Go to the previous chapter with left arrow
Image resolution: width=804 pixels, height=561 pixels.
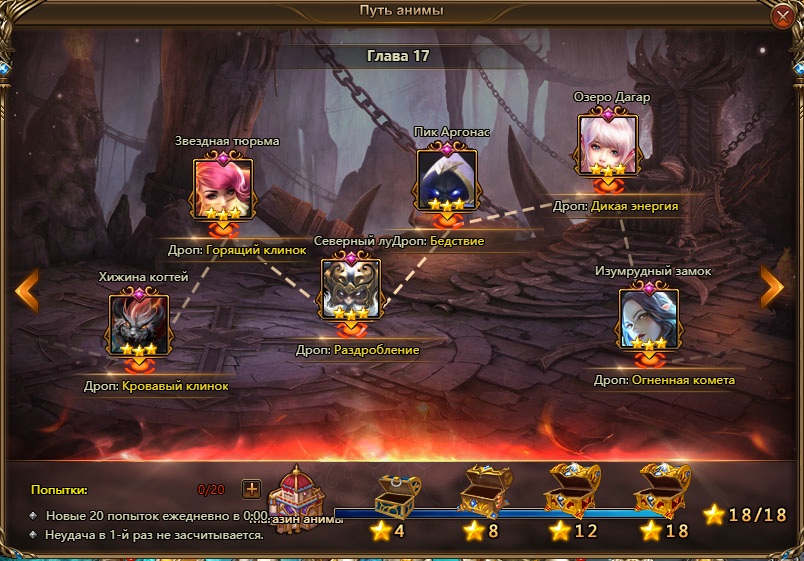pyautogui.click(x=27, y=288)
